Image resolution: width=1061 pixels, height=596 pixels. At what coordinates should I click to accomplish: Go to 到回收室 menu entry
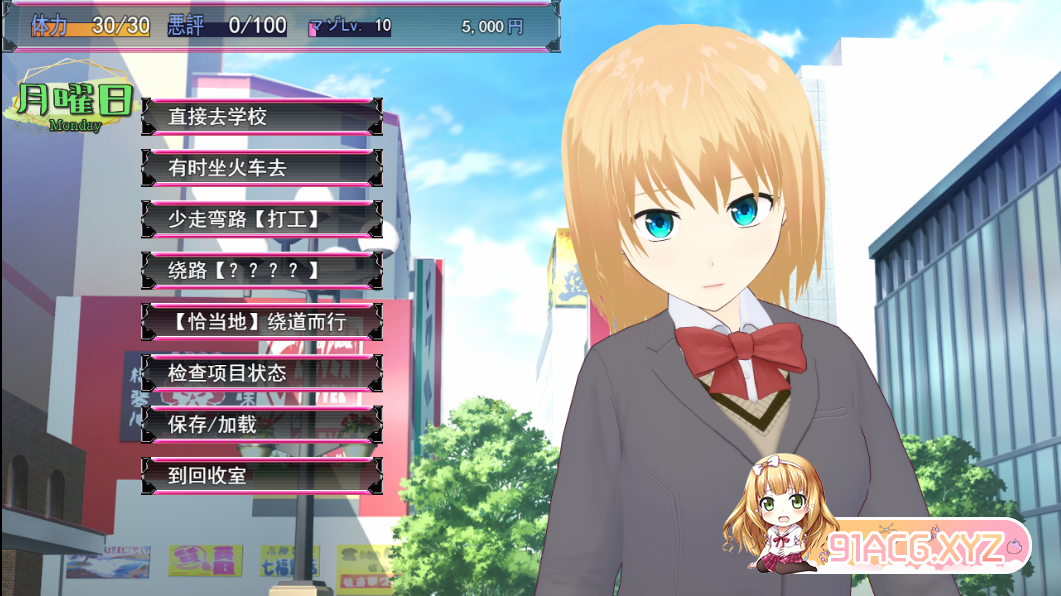click(x=261, y=476)
